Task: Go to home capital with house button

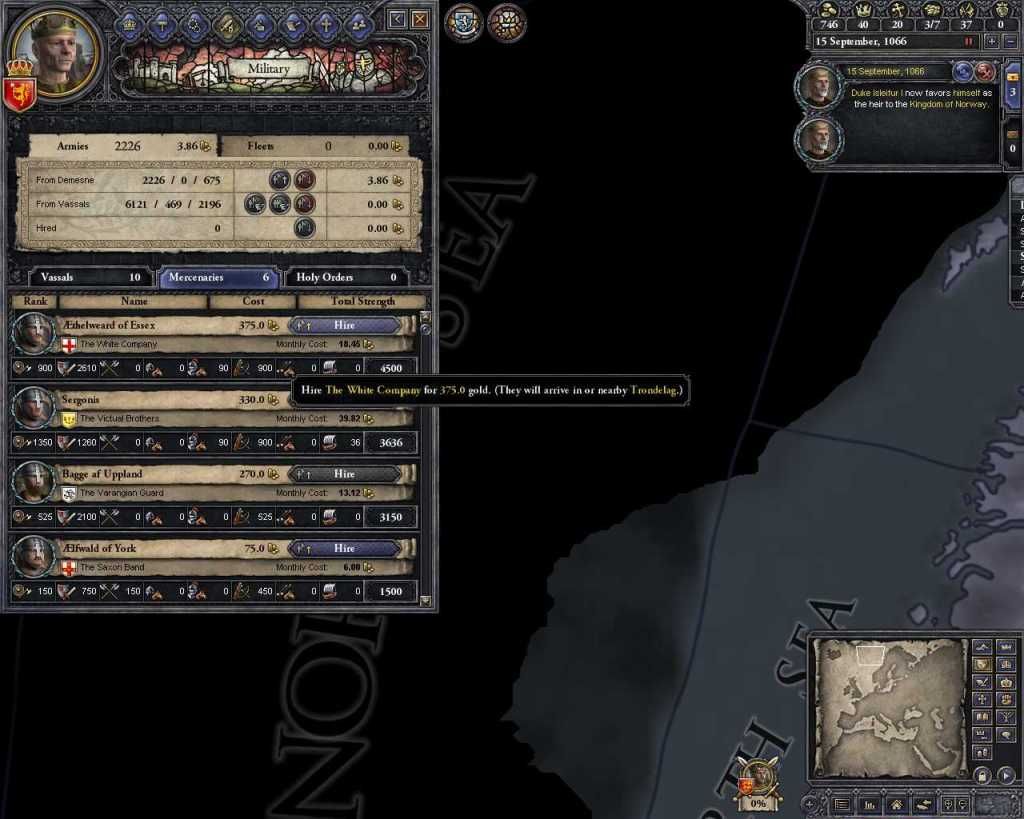Action: tap(895, 804)
